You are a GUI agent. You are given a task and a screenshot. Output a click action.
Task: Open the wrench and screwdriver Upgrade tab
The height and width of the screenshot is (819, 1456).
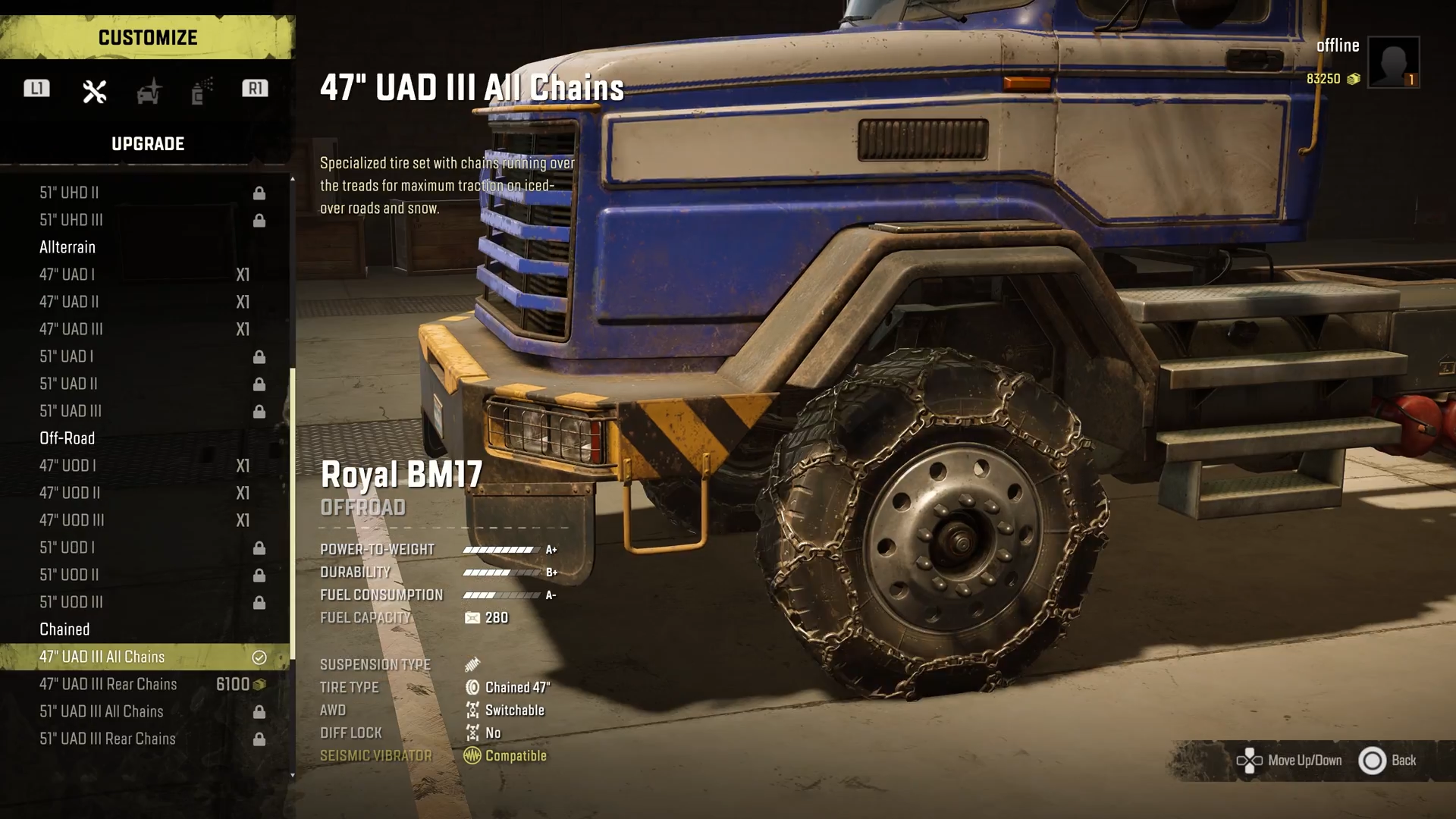point(95,92)
